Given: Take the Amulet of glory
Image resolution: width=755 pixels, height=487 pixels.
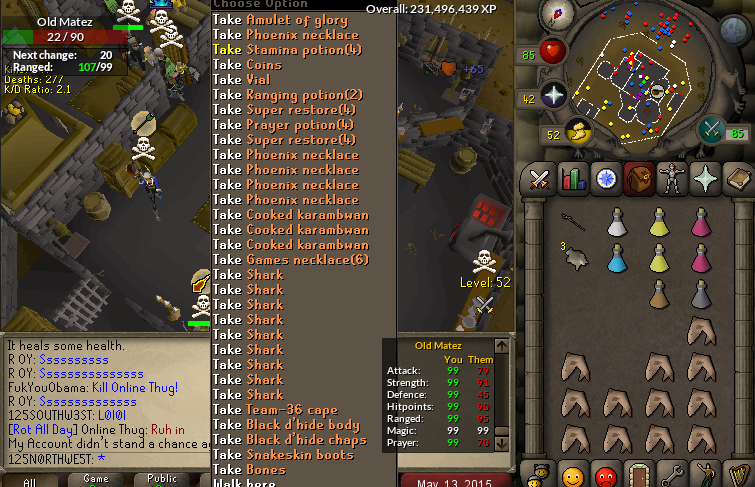Looking at the screenshot, I should pyautogui.click(x=280, y=20).
